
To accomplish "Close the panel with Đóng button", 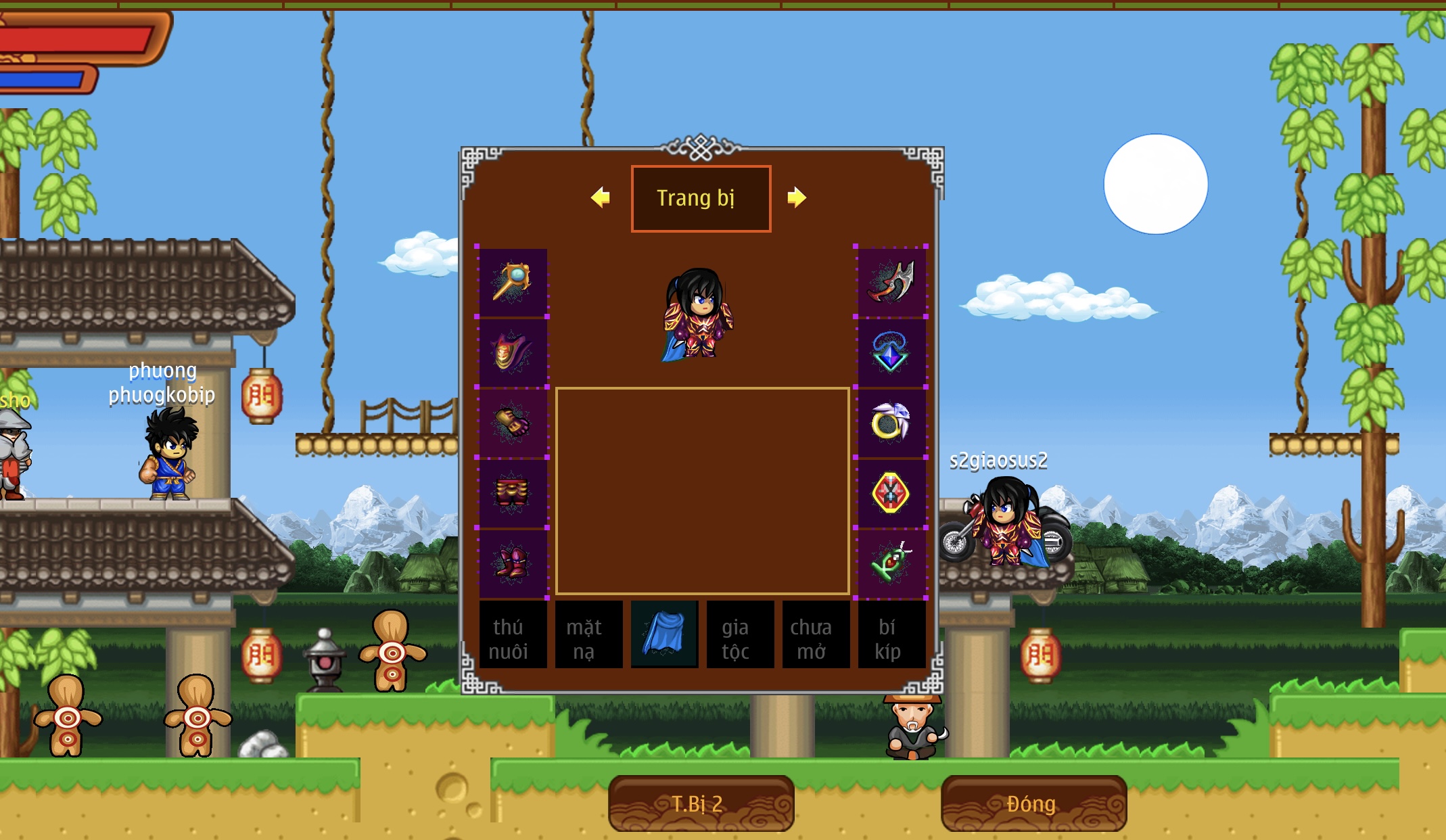I will 1033,803.
